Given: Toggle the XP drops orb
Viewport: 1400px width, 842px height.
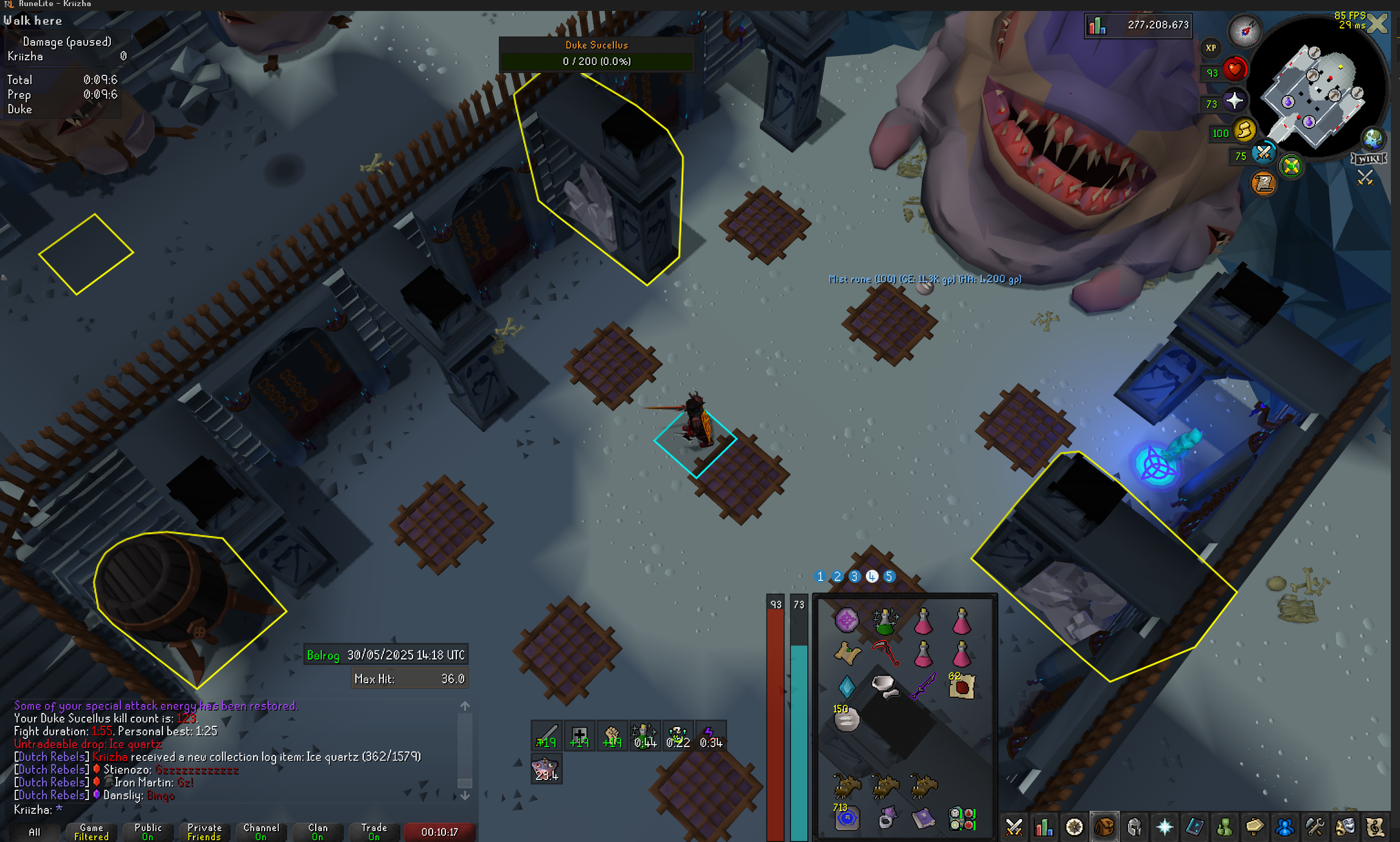Looking at the screenshot, I should (1211, 47).
